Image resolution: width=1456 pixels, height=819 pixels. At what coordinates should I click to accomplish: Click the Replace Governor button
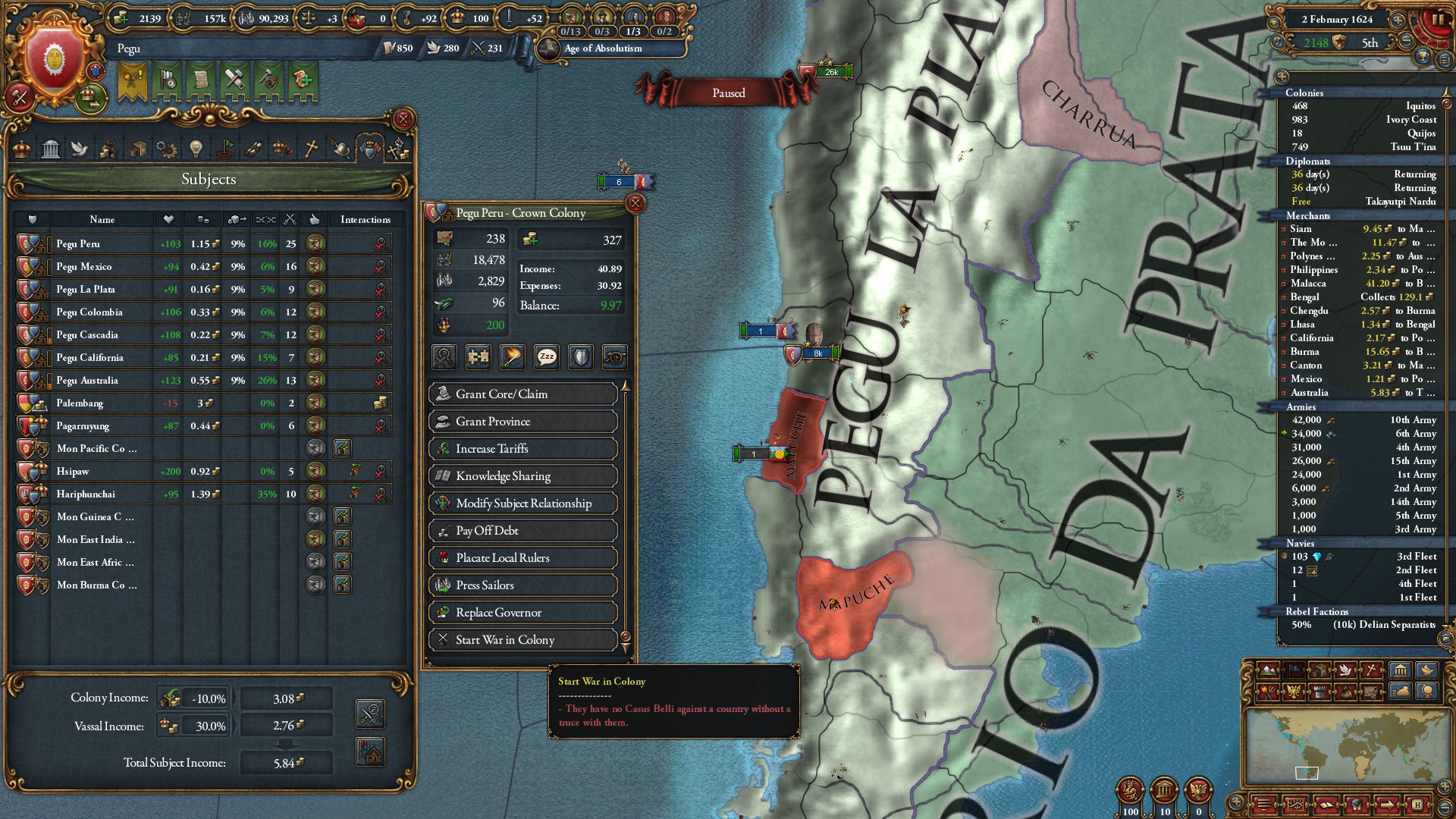pos(523,612)
